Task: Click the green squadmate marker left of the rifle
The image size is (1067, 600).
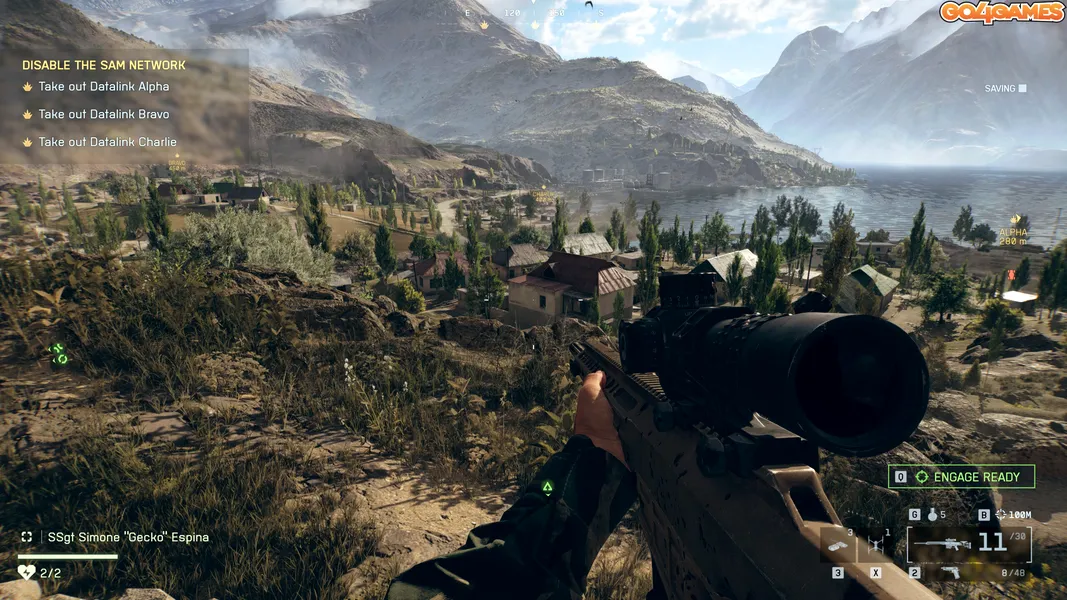Action: (547, 488)
